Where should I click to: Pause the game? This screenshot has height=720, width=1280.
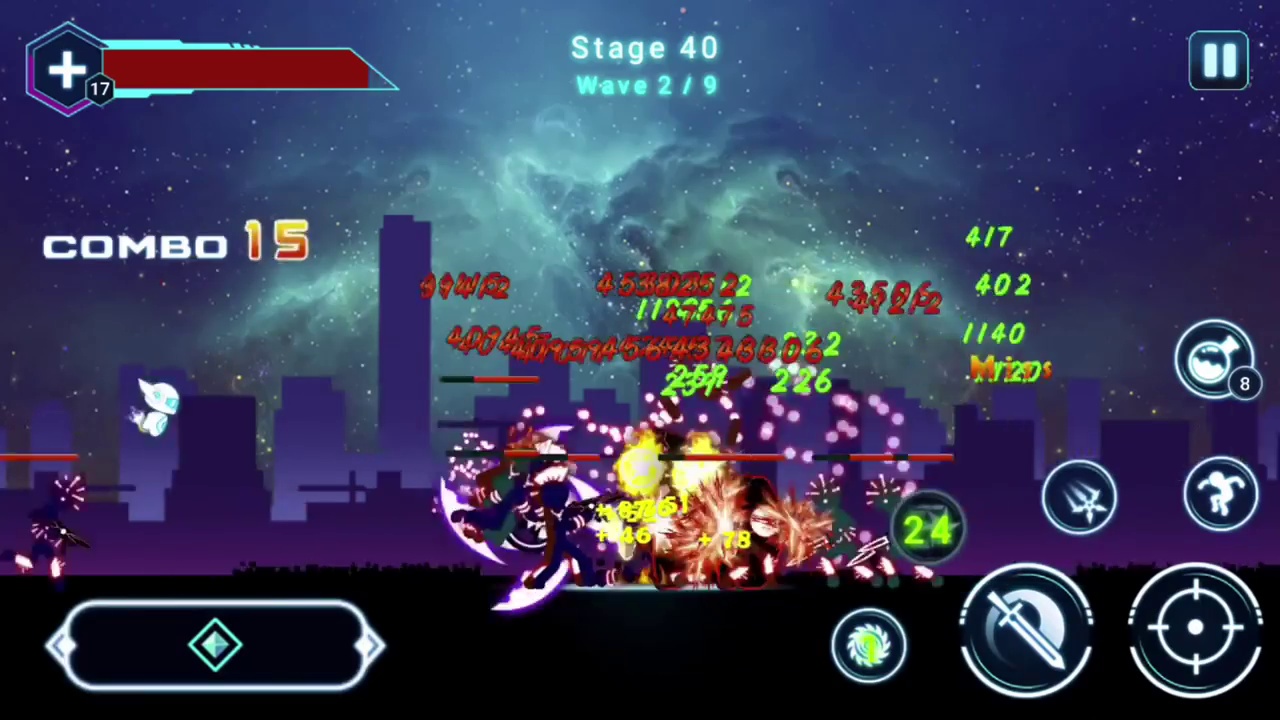point(1218,61)
